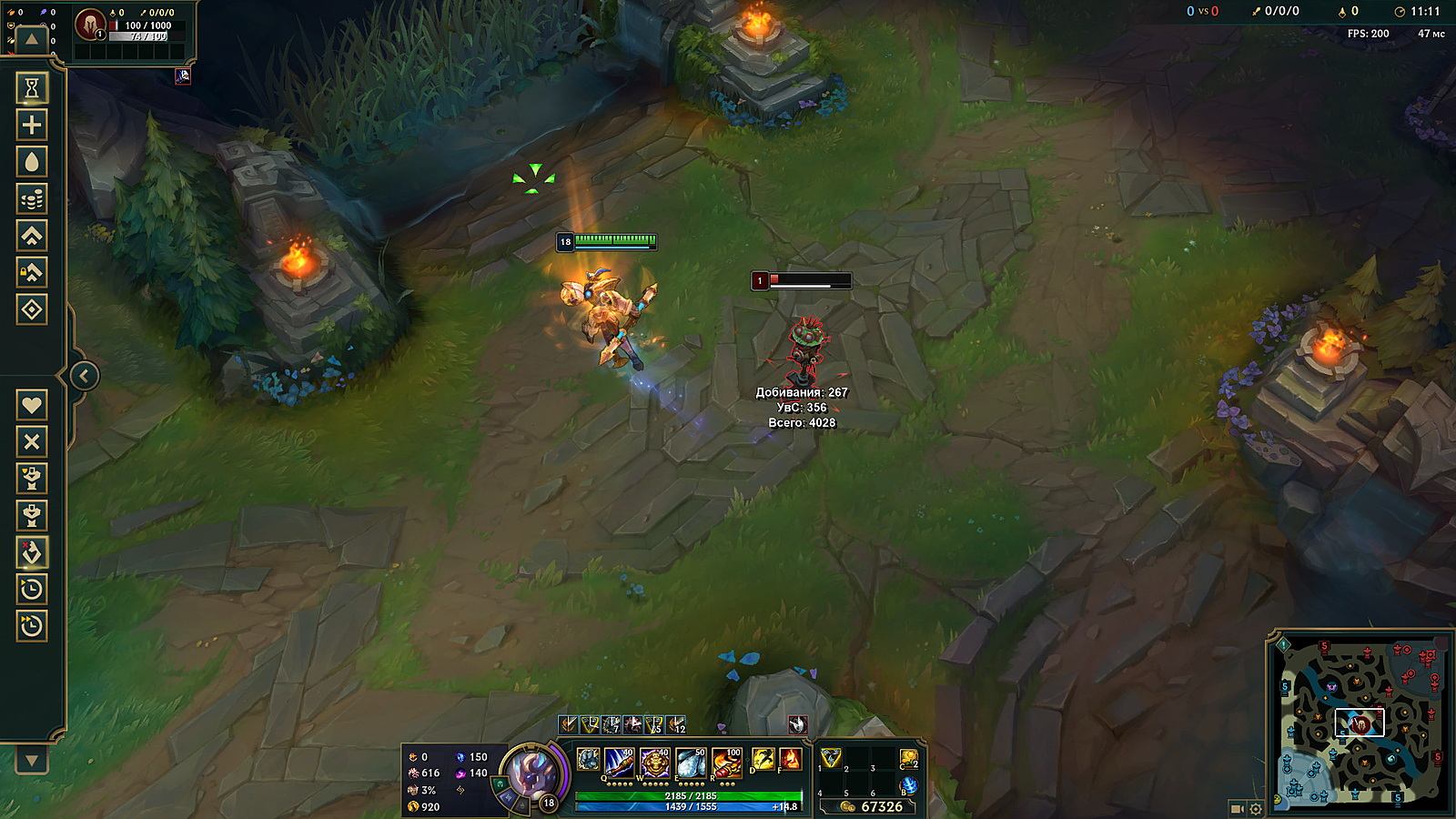Toggle the hourglass practice tool button
Viewport: 1456px width, 819px height.
[32, 87]
